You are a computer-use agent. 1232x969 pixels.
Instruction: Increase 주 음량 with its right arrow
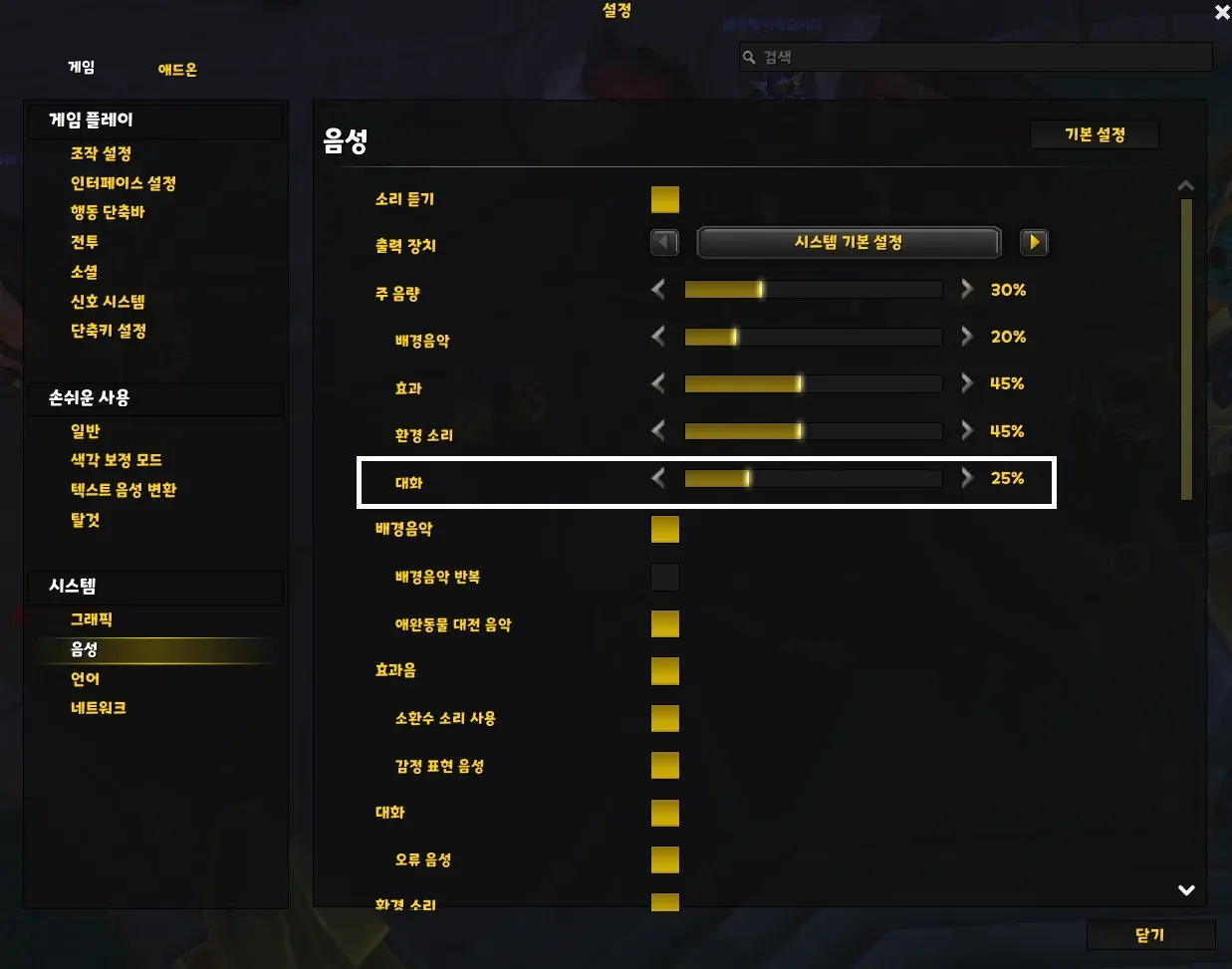(x=967, y=289)
